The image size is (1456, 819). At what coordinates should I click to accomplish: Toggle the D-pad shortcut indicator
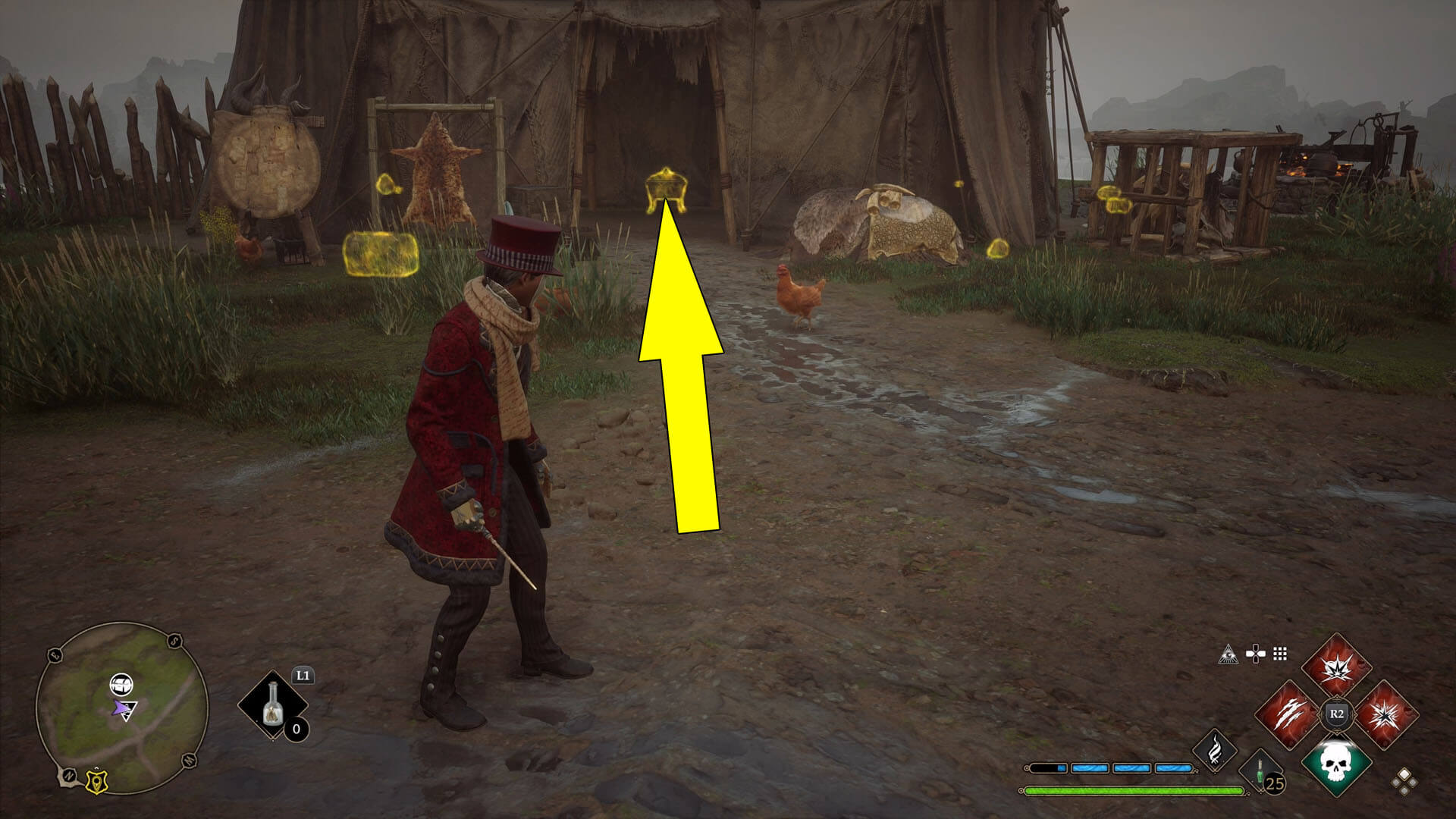pos(1256,653)
